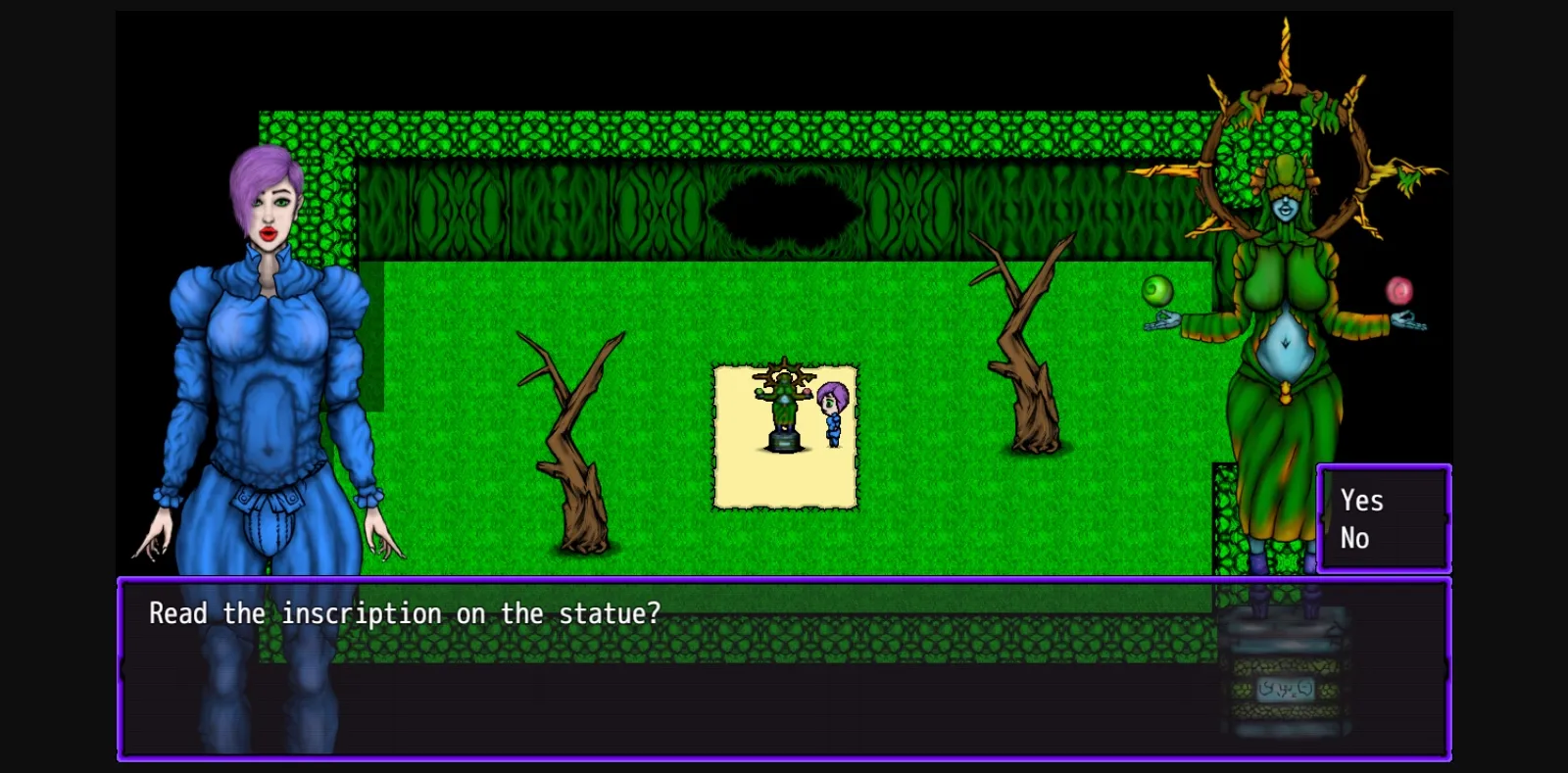Click the right arrow on the choice window border
The height and width of the screenshot is (773, 1568).
pos(1447,519)
